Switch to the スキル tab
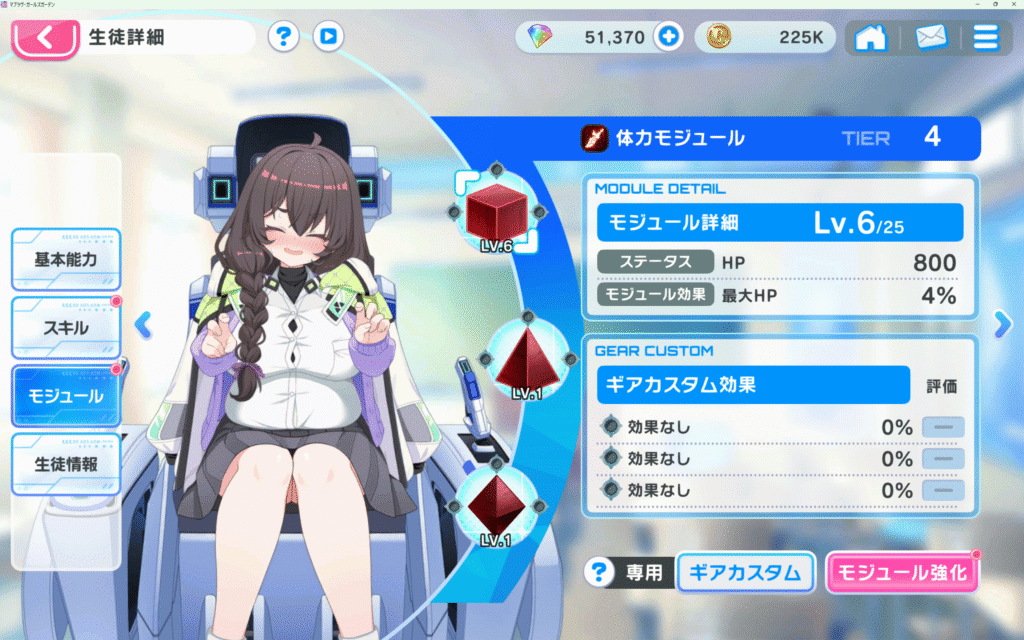This screenshot has width=1024, height=640. (x=66, y=327)
